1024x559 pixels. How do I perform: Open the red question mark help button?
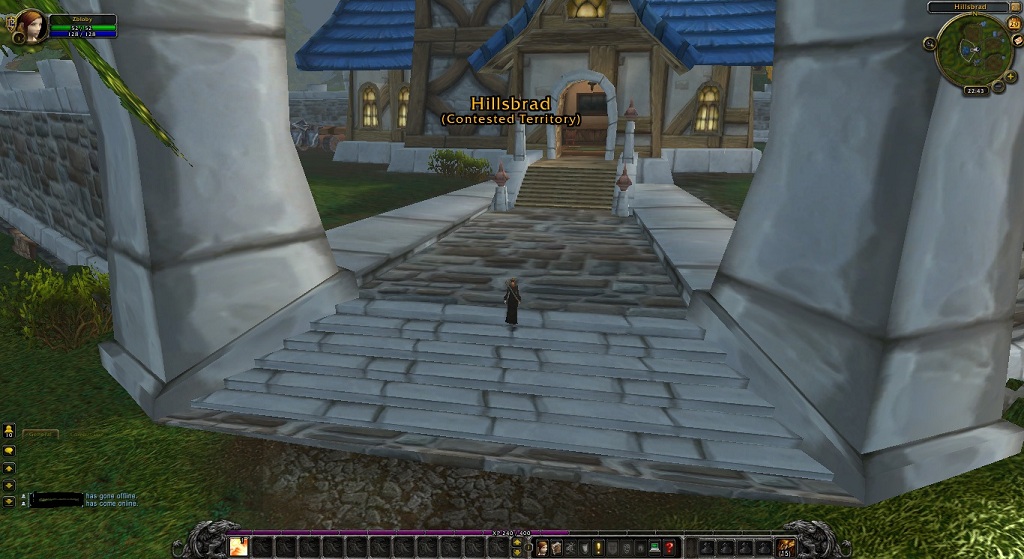pos(669,547)
